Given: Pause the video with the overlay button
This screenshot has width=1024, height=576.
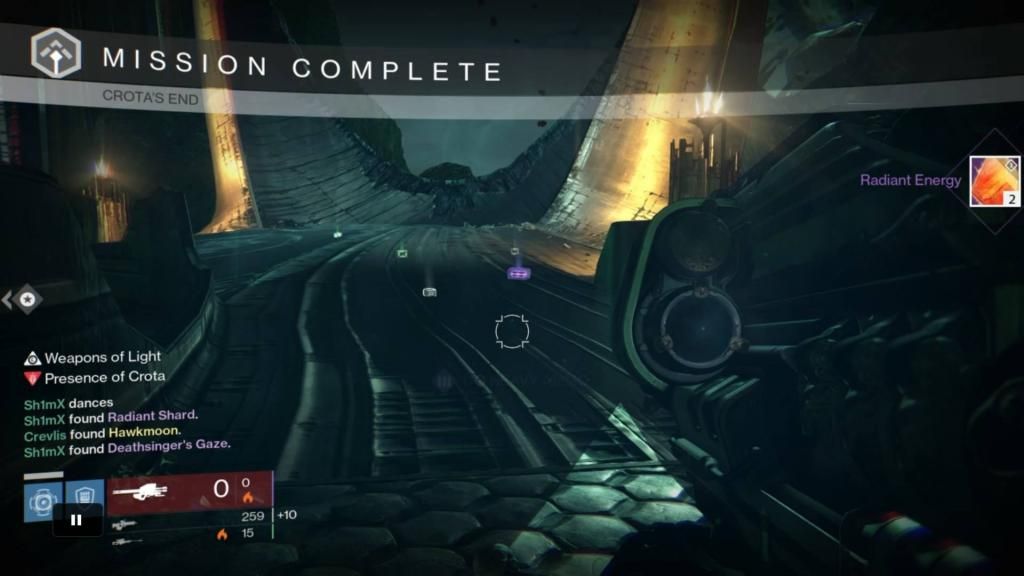Looking at the screenshot, I should [77, 520].
